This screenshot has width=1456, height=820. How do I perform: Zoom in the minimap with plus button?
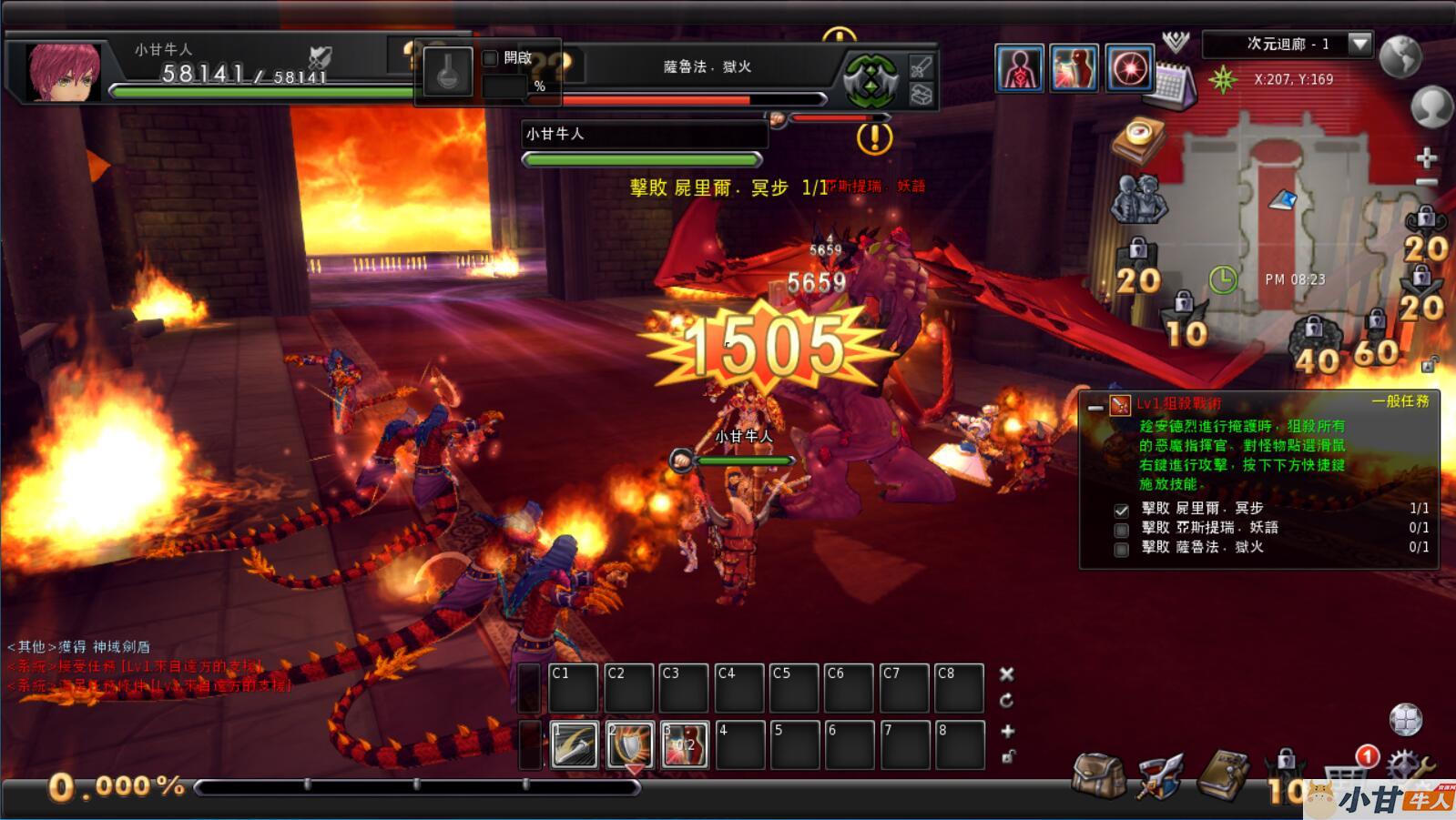(1426, 157)
